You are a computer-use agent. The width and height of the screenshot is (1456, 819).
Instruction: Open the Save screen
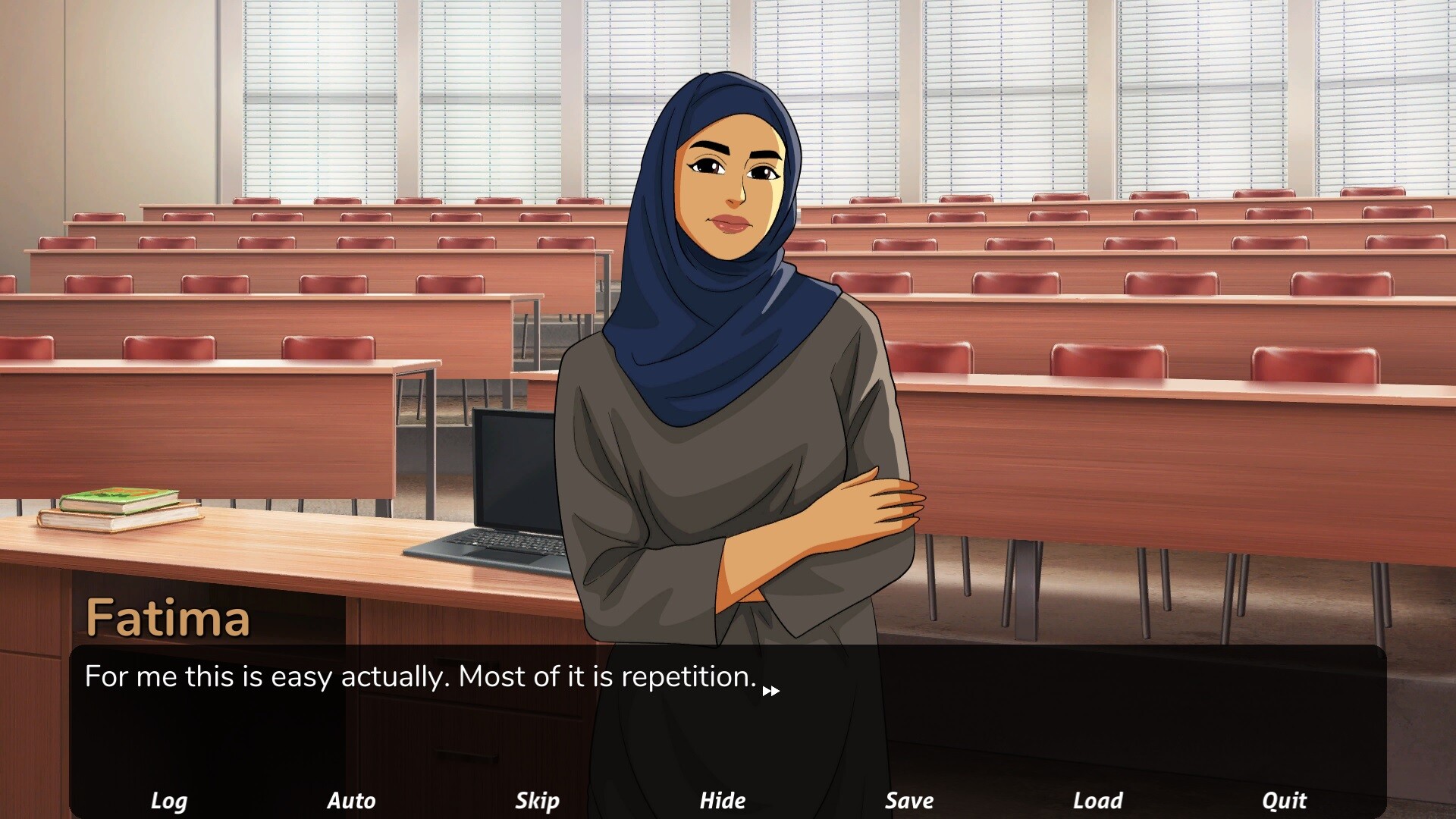click(x=908, y=800)
